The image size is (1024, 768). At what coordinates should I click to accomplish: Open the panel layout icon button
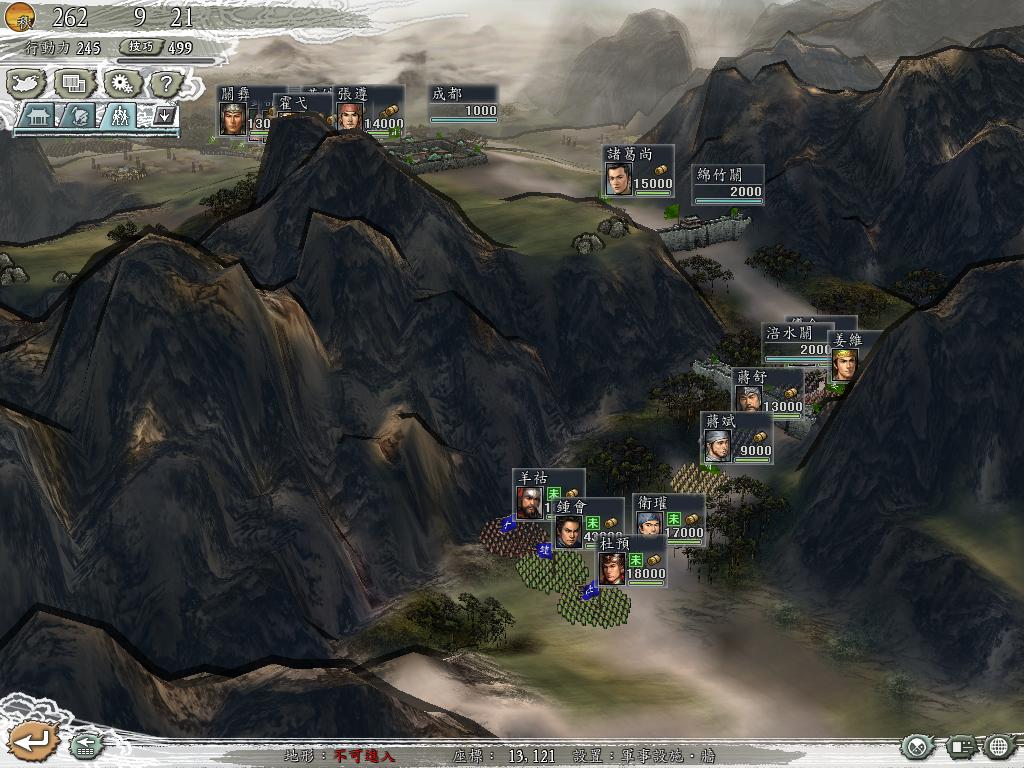tap(961, 746)
